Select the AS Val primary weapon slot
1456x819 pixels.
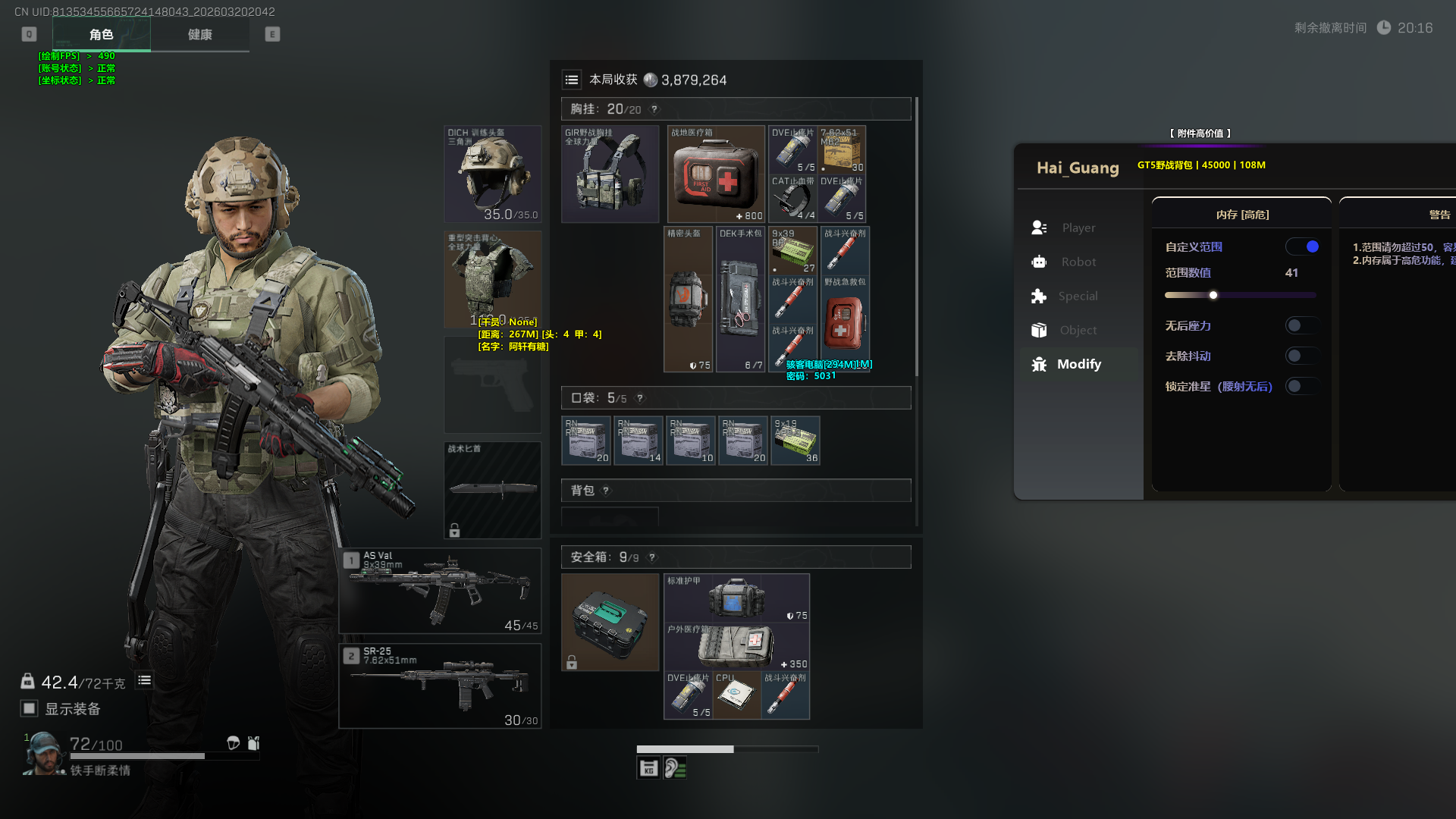[x=440, y=591]
